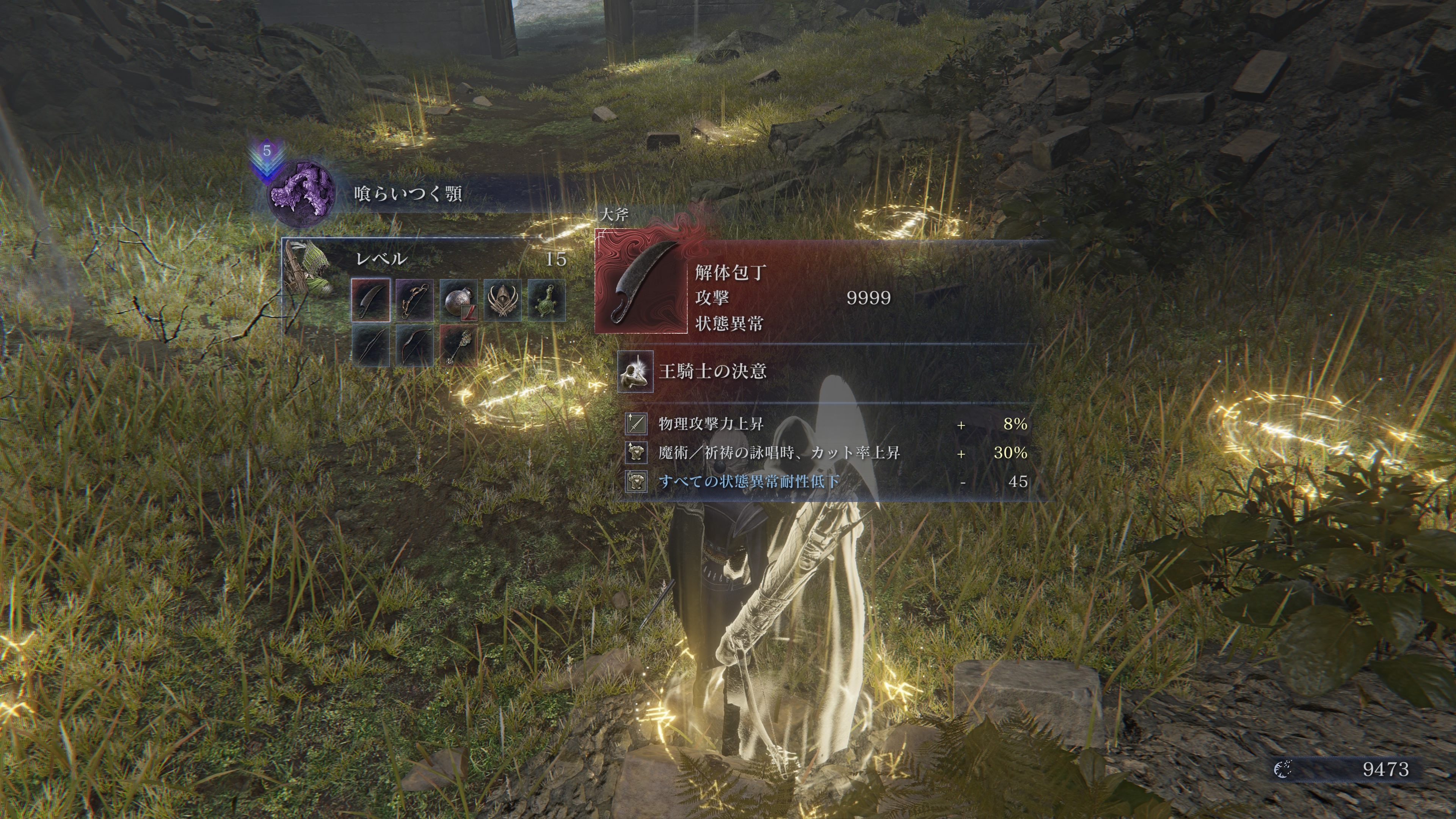Select the butchering knife weapon slot
This screenshot has width=1456, height=819.
(x=370, y=300)
